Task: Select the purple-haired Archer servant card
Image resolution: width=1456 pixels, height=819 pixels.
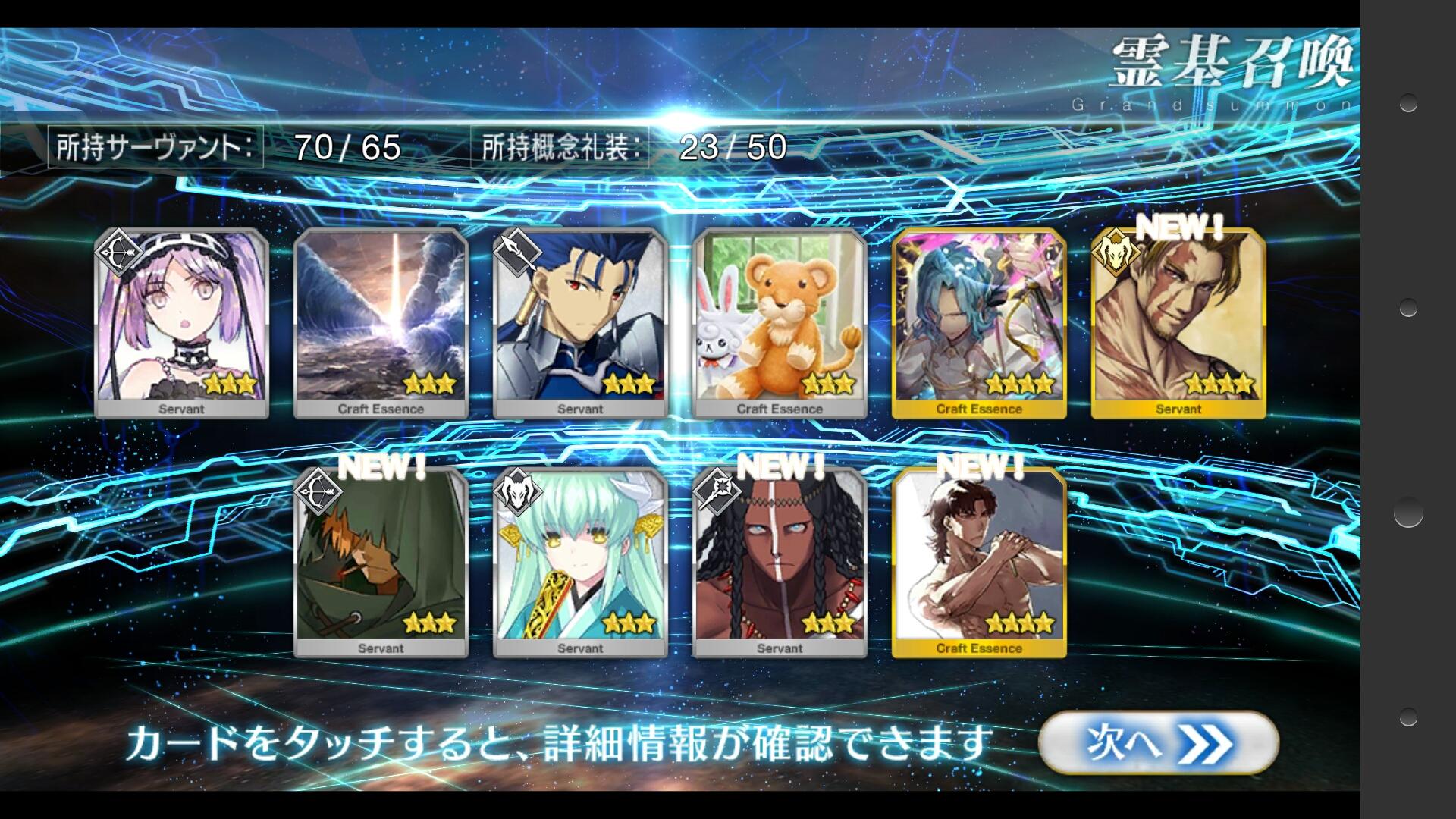Action: [181, 322]
